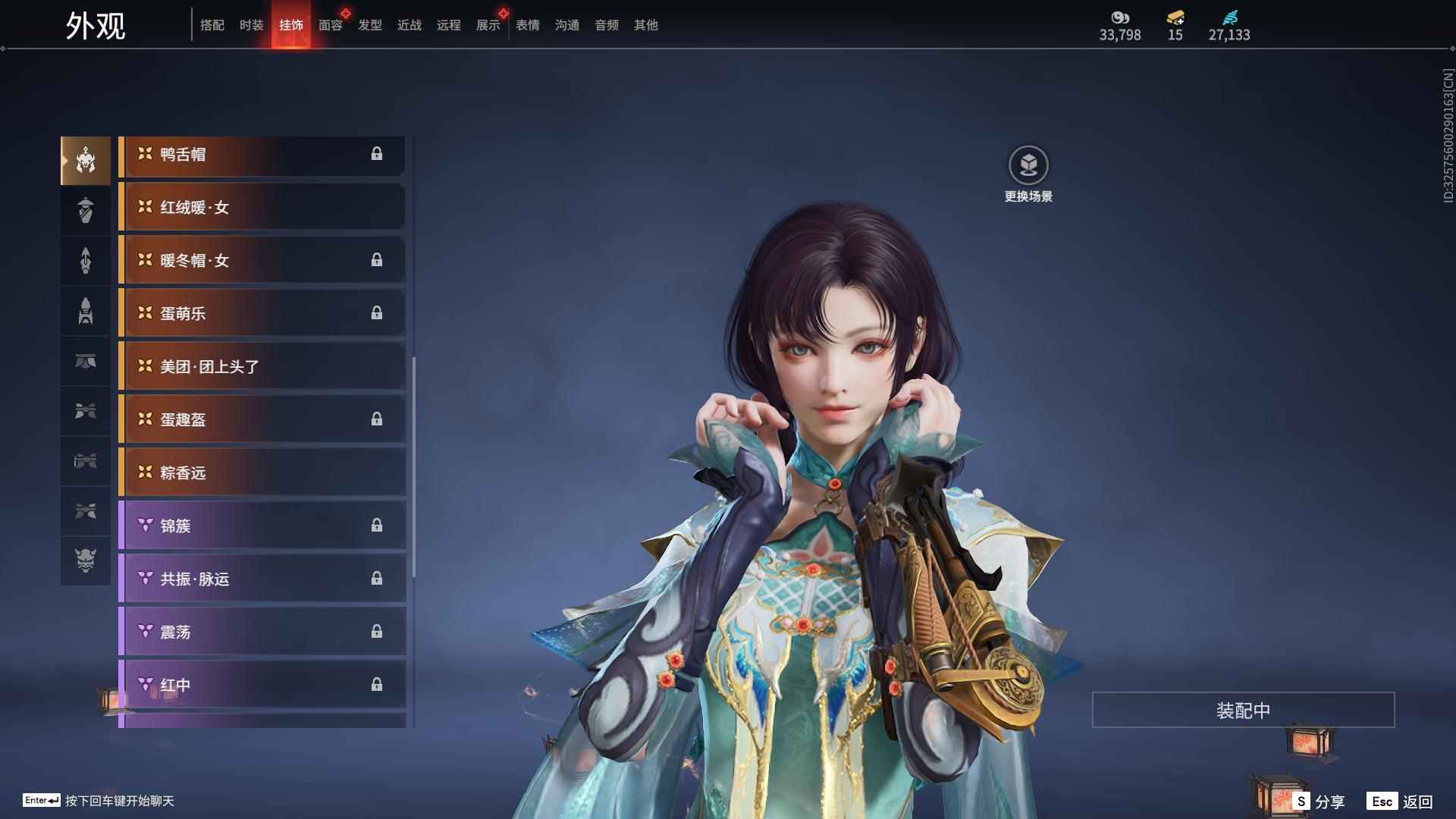Switch to the 时装 tab

251,25
